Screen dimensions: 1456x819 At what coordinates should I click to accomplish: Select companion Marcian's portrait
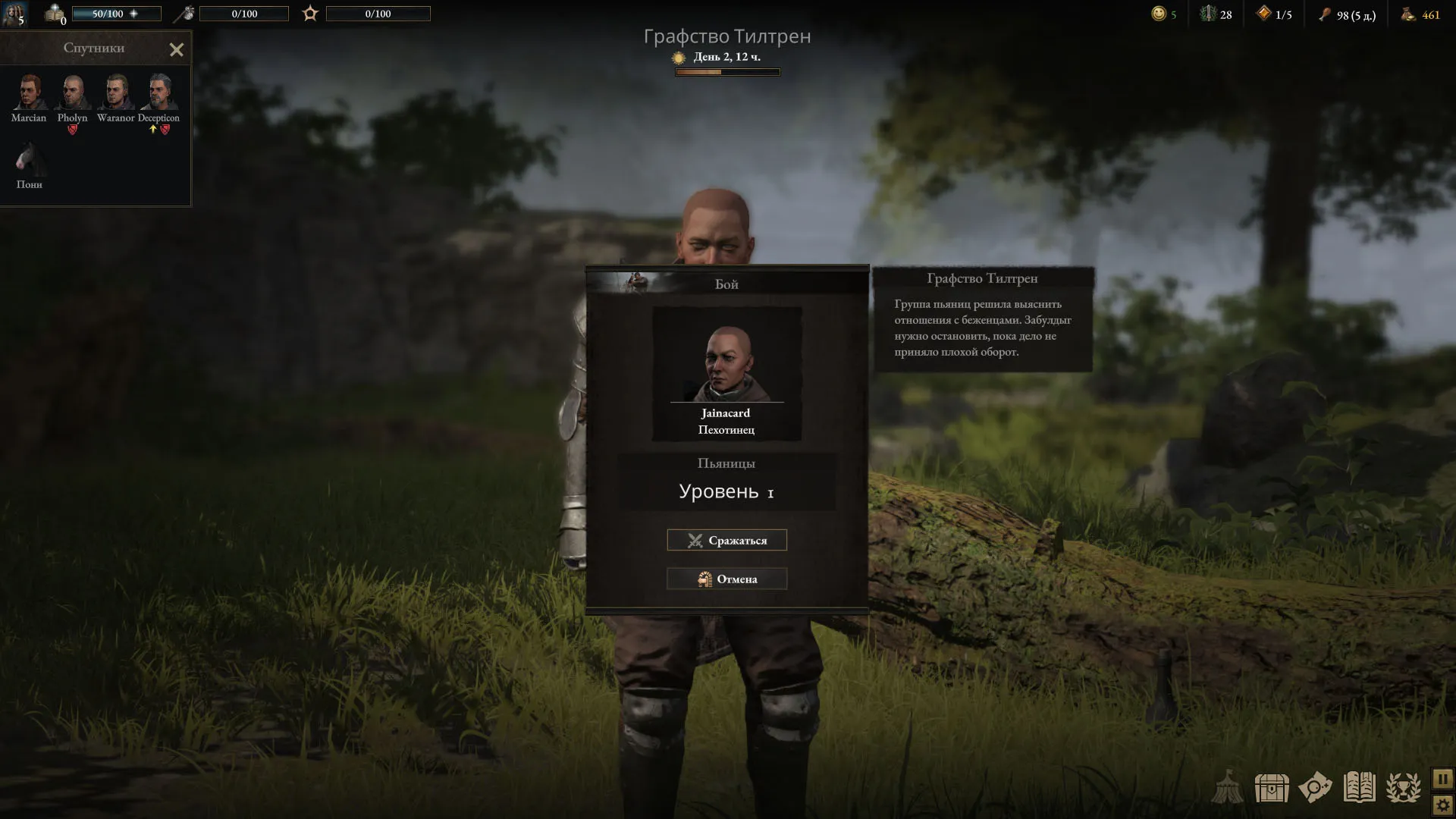point(29,93)
